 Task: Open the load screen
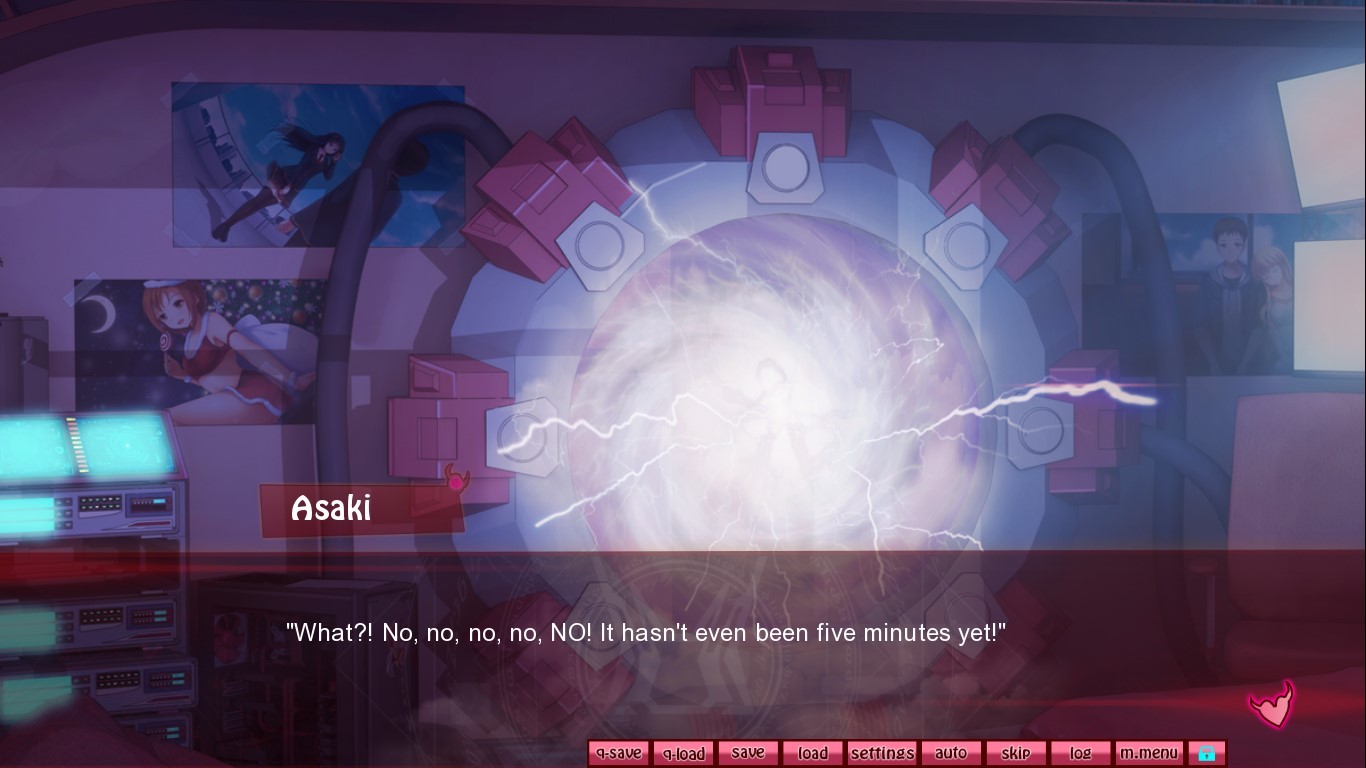[x=813, y=752]
